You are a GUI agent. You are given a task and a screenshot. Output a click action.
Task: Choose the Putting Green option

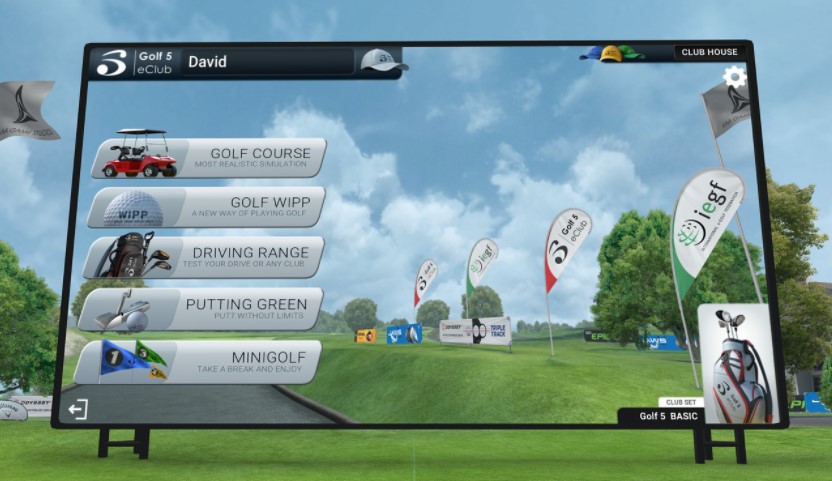tap(202, 308)
